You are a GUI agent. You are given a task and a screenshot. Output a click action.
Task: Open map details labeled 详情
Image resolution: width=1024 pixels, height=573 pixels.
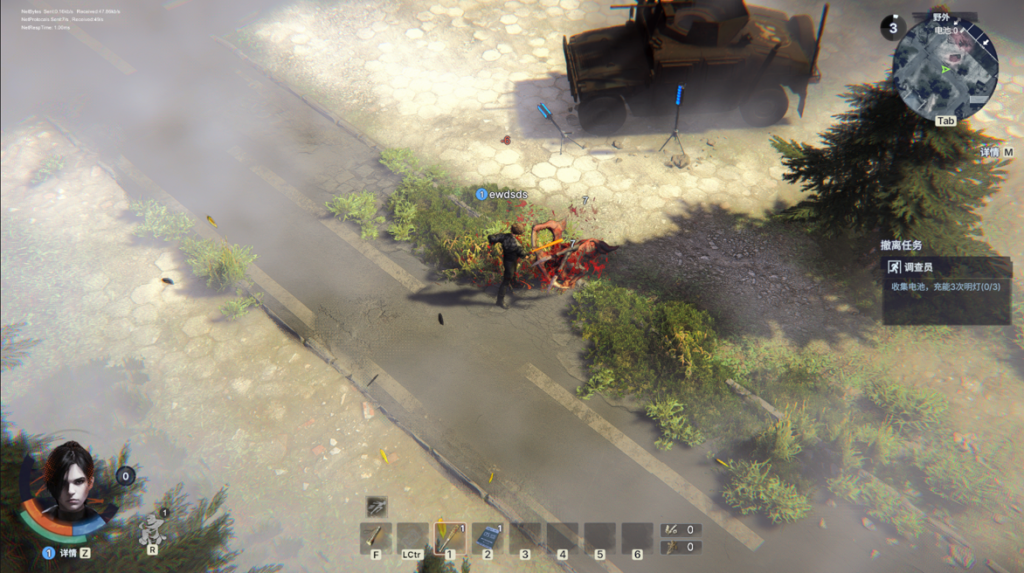tap(996, 152)
